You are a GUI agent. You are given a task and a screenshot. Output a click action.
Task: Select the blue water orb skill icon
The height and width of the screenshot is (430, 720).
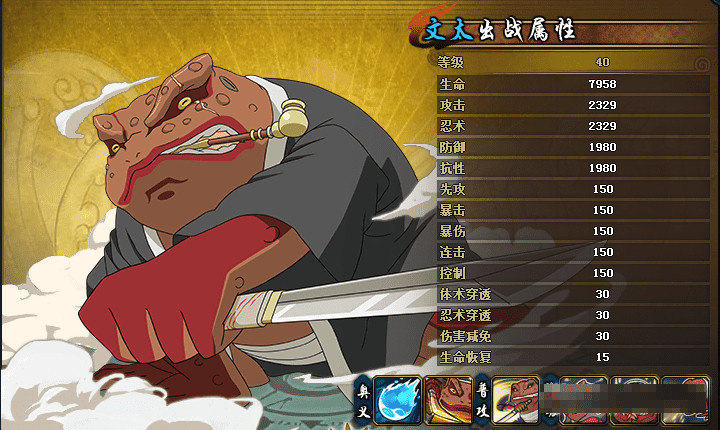tap(397, 400)
